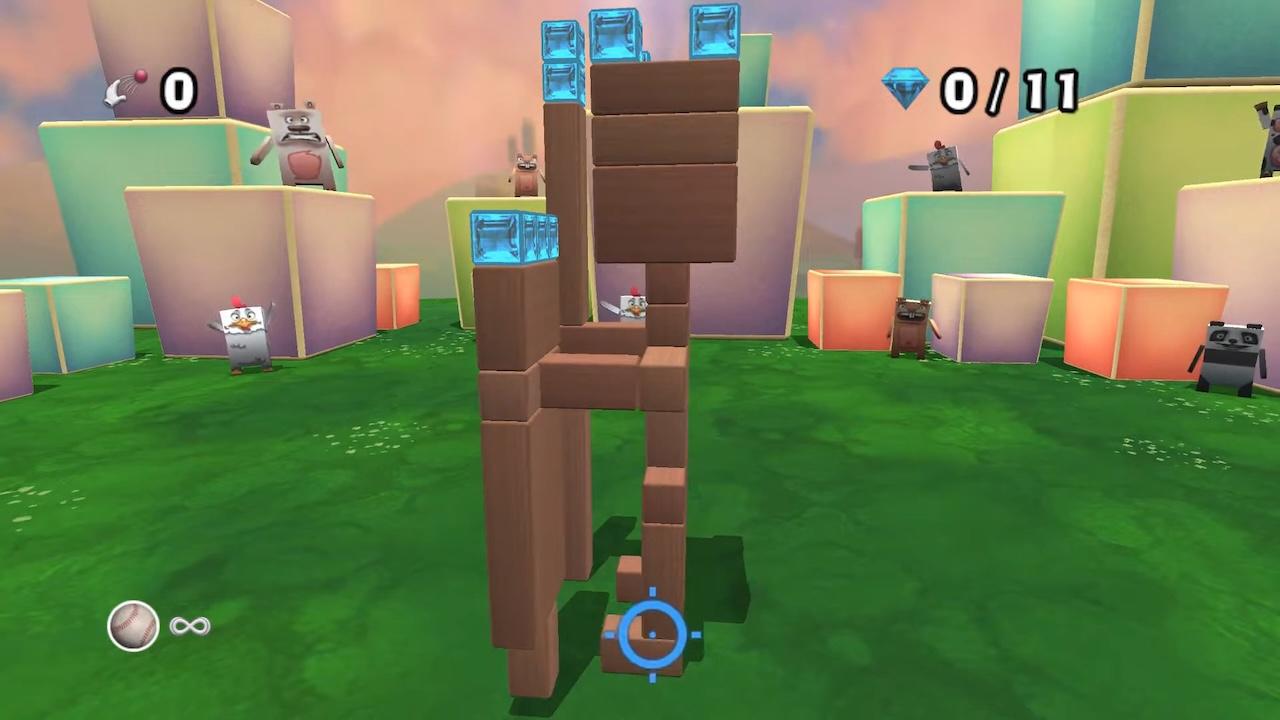The width and height of the screenshot is (1280, 720).
Task: Click the slingshot score icon
Action: (125, 90)
